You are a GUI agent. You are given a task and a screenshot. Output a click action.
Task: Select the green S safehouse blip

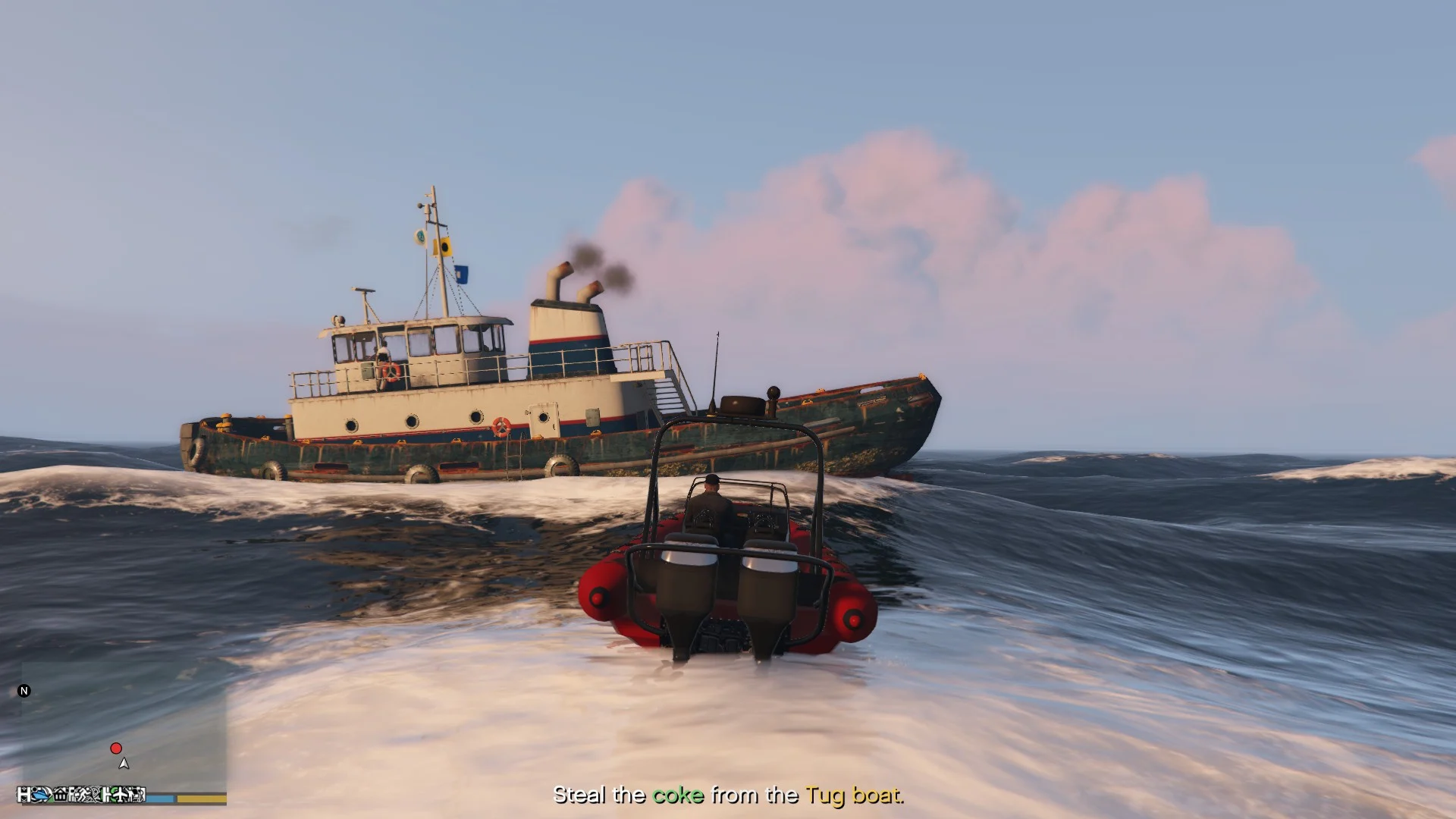tap(115, 795)
